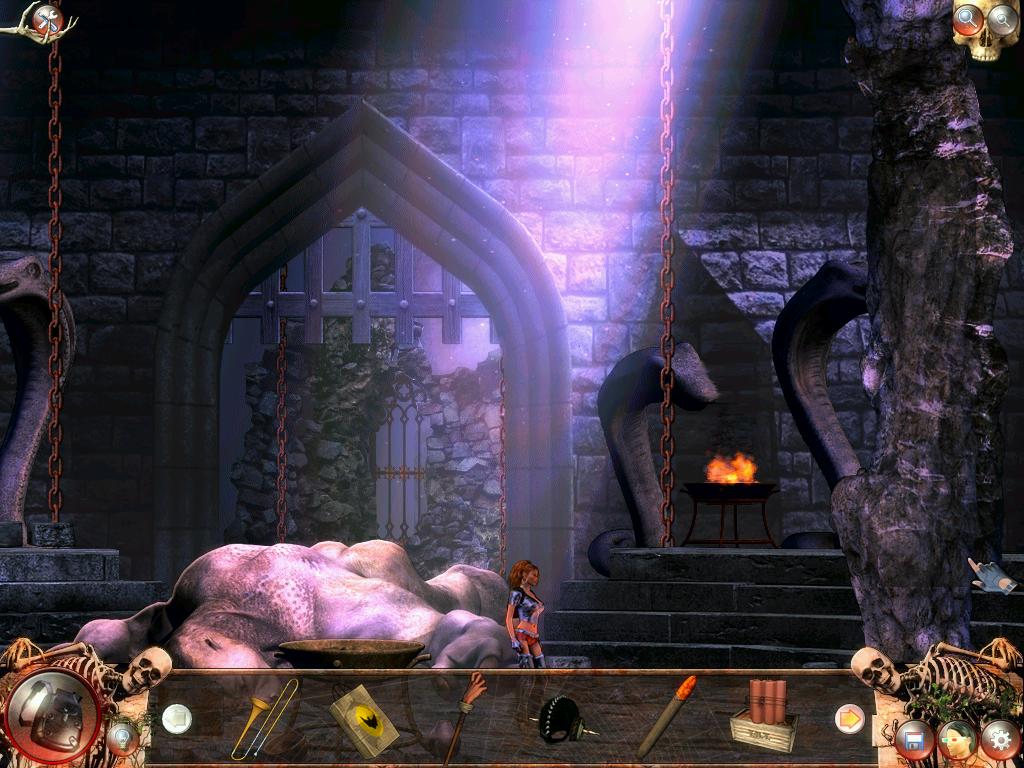Image resolution: width=1024 pixels, height=768 pixels.
Task: Open the wrench-and-screwdriver tools button
Action: (46, 18)
